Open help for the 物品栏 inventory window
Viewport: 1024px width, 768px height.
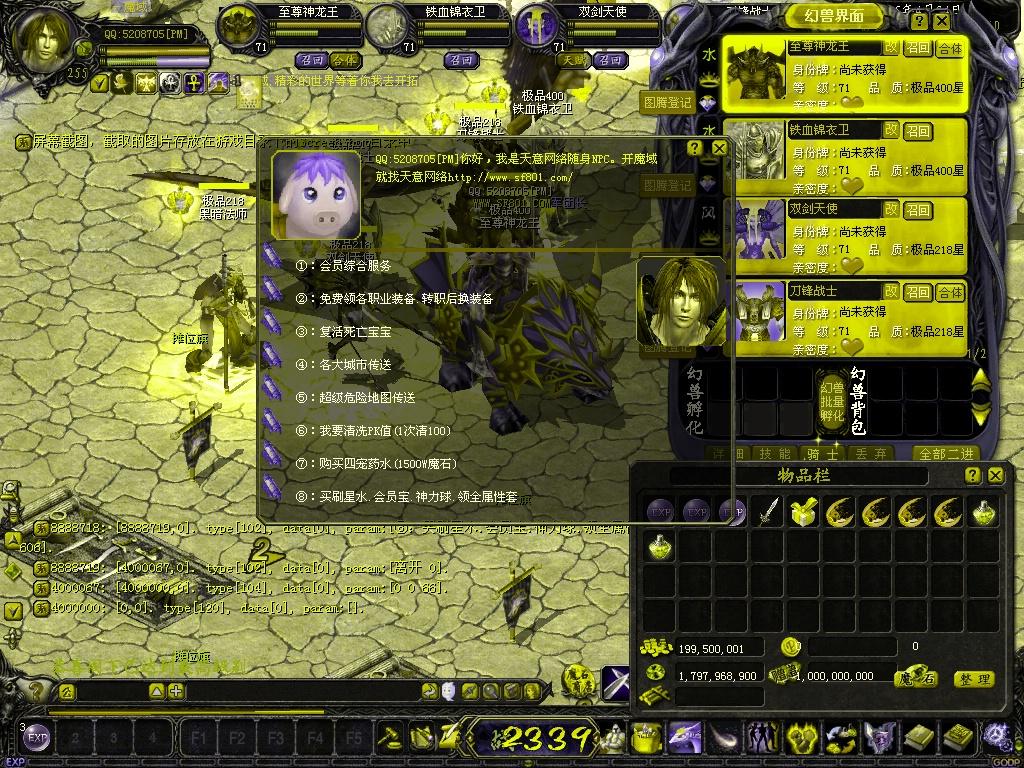pos(974,476)
